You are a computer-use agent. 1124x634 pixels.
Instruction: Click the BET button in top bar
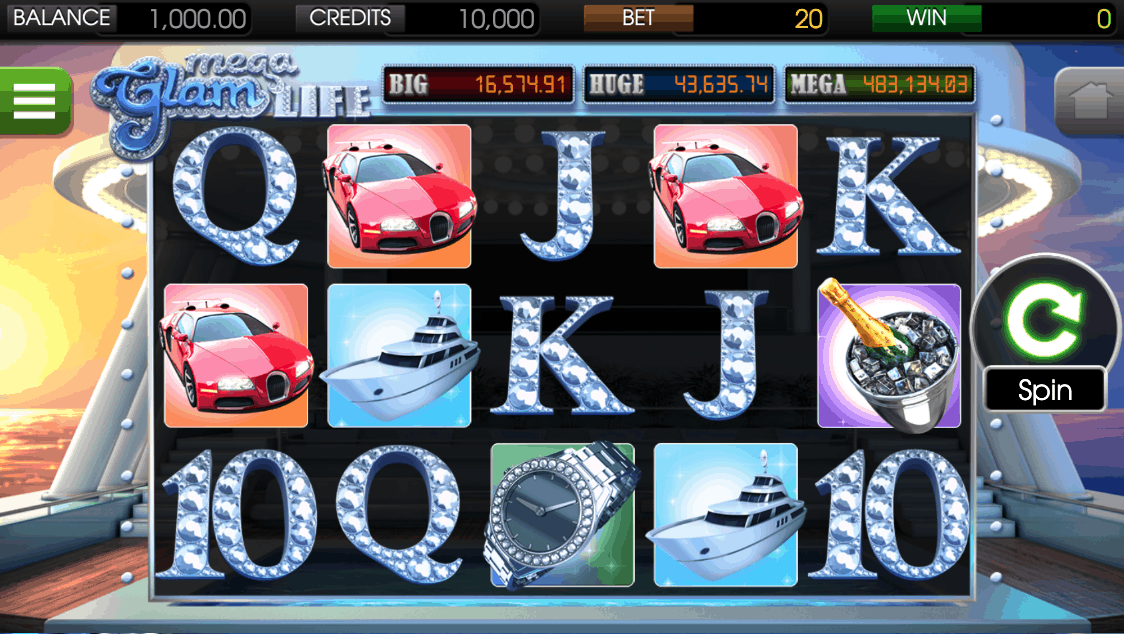638,18
